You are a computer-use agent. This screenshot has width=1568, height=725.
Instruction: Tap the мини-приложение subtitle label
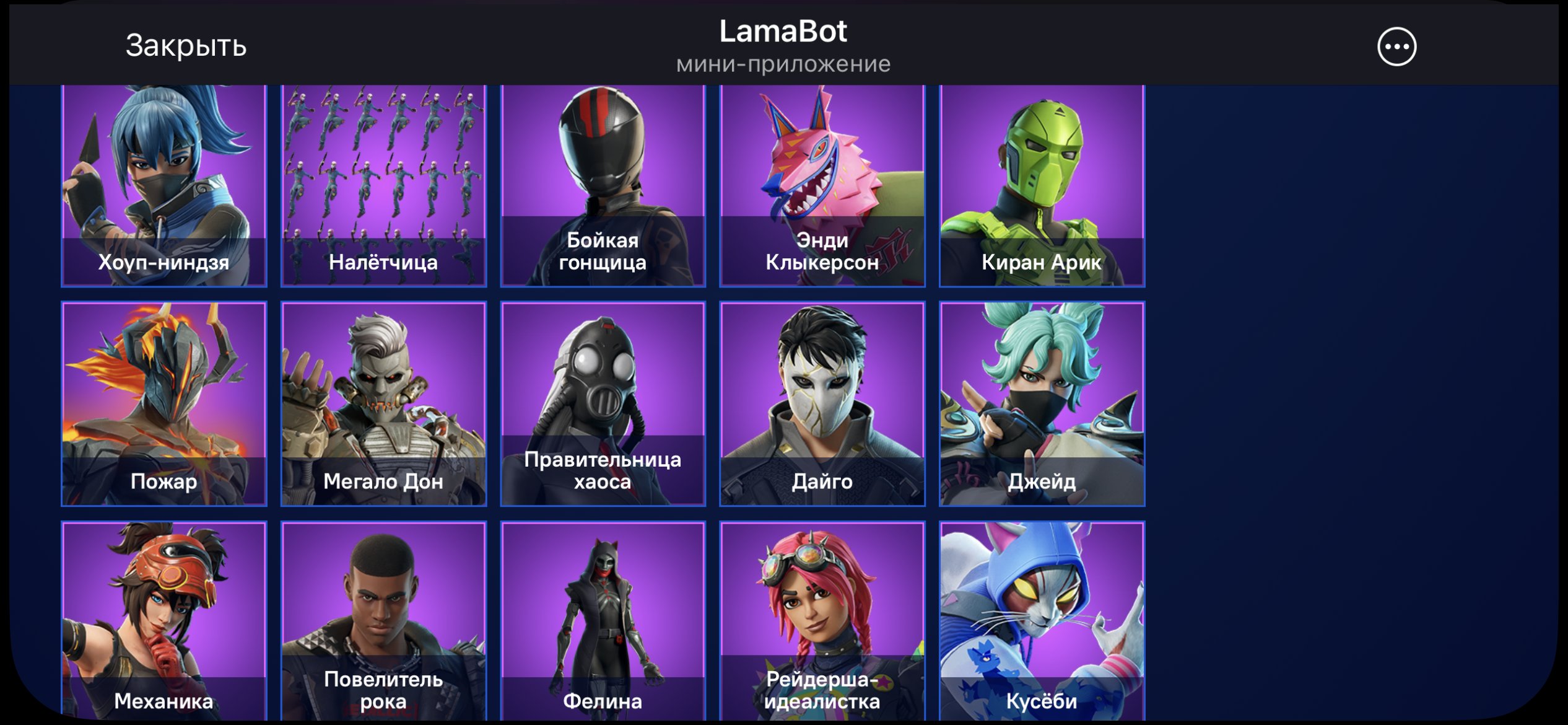(x=784, y=62)
